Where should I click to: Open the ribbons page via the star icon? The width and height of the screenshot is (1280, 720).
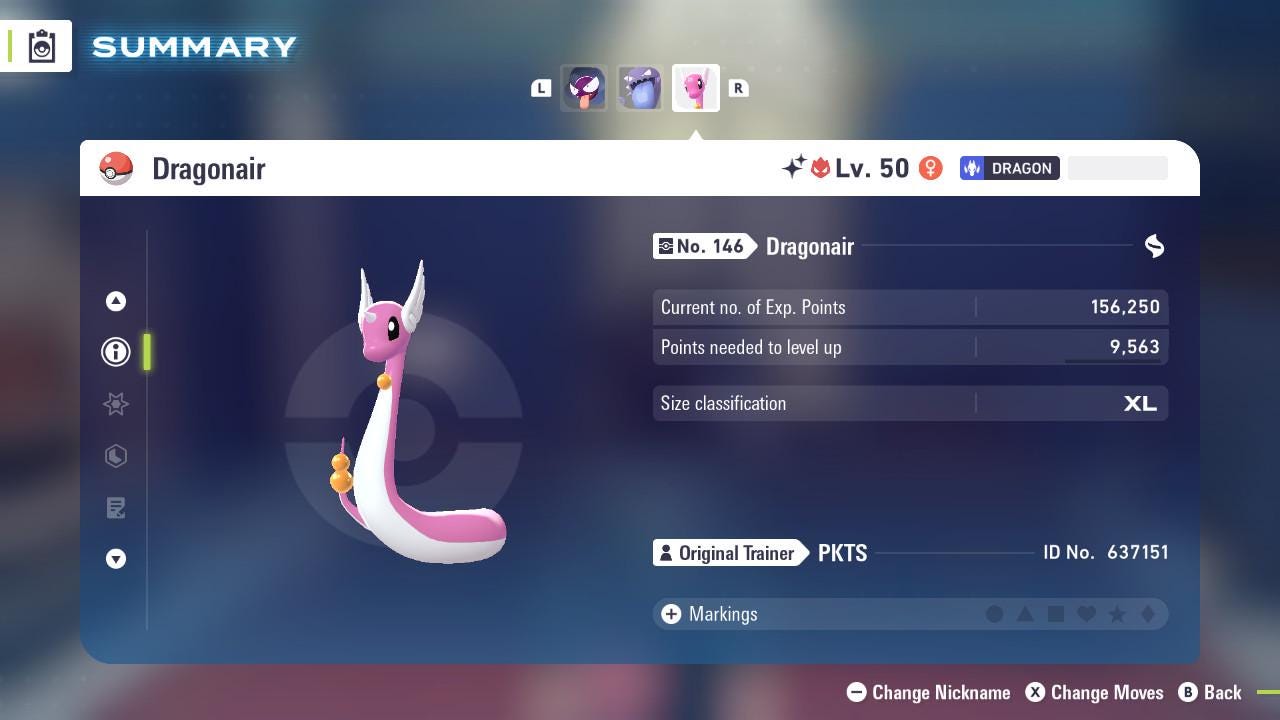116,404
